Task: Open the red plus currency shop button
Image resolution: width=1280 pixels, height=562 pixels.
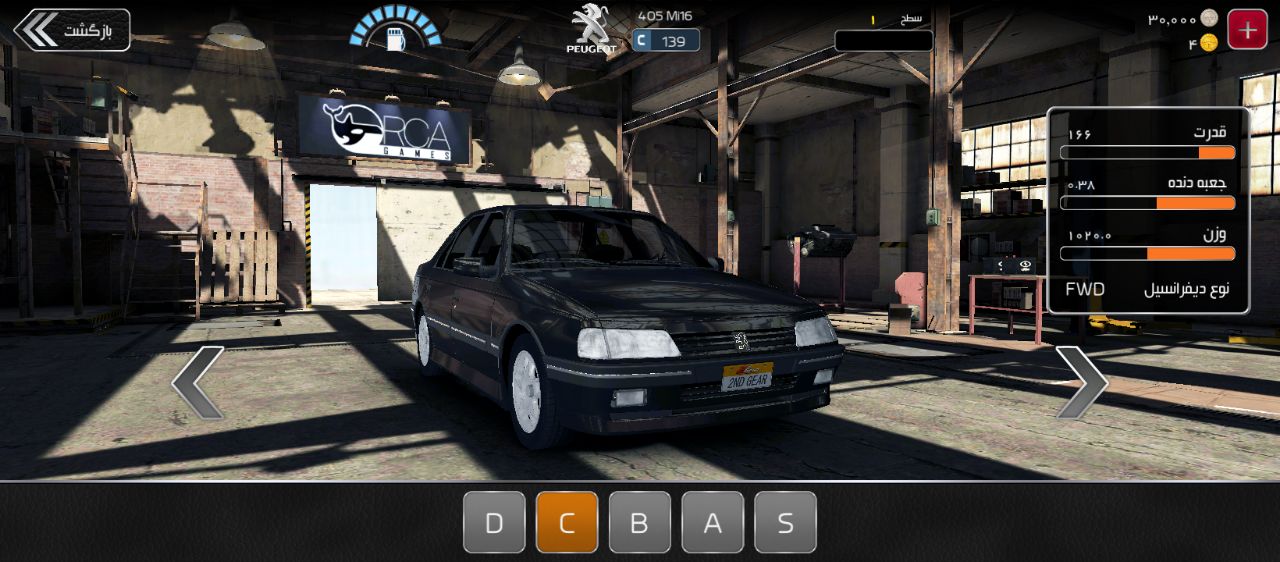Action: (1247, 30)
